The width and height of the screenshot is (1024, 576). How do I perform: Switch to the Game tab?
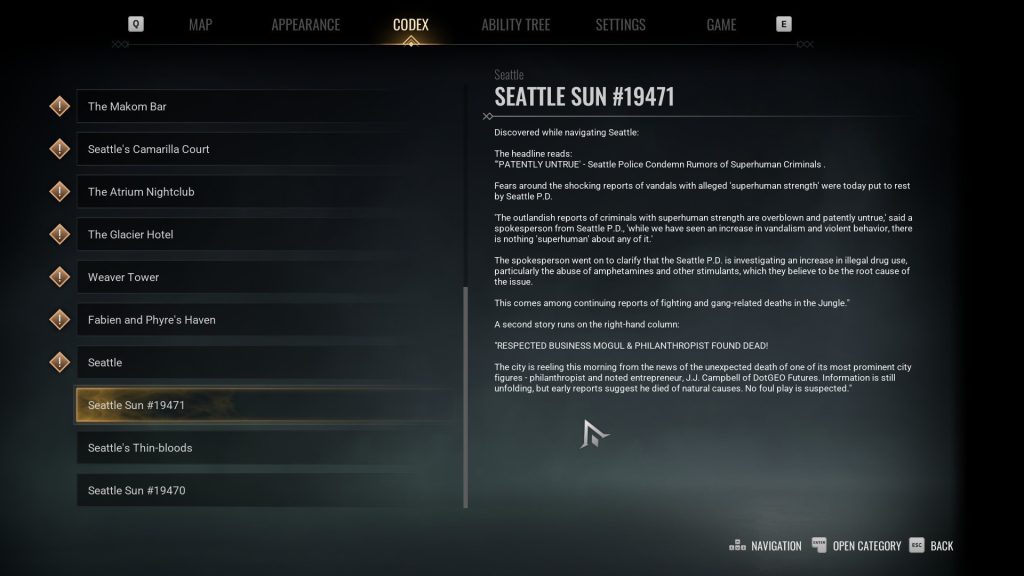721,24
